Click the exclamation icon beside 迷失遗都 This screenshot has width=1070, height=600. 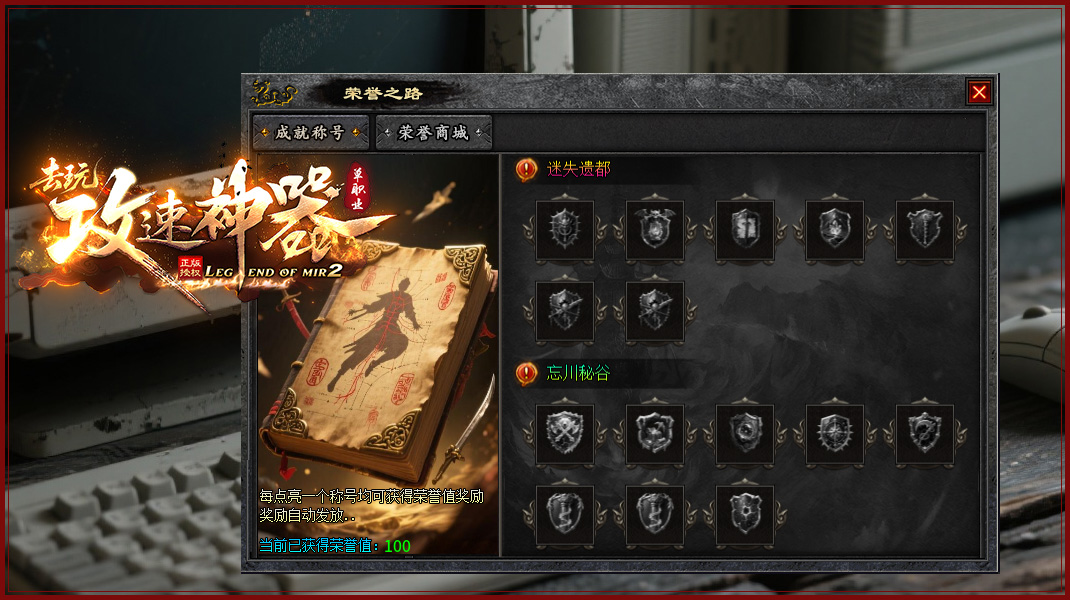click(x=527, y=170)
